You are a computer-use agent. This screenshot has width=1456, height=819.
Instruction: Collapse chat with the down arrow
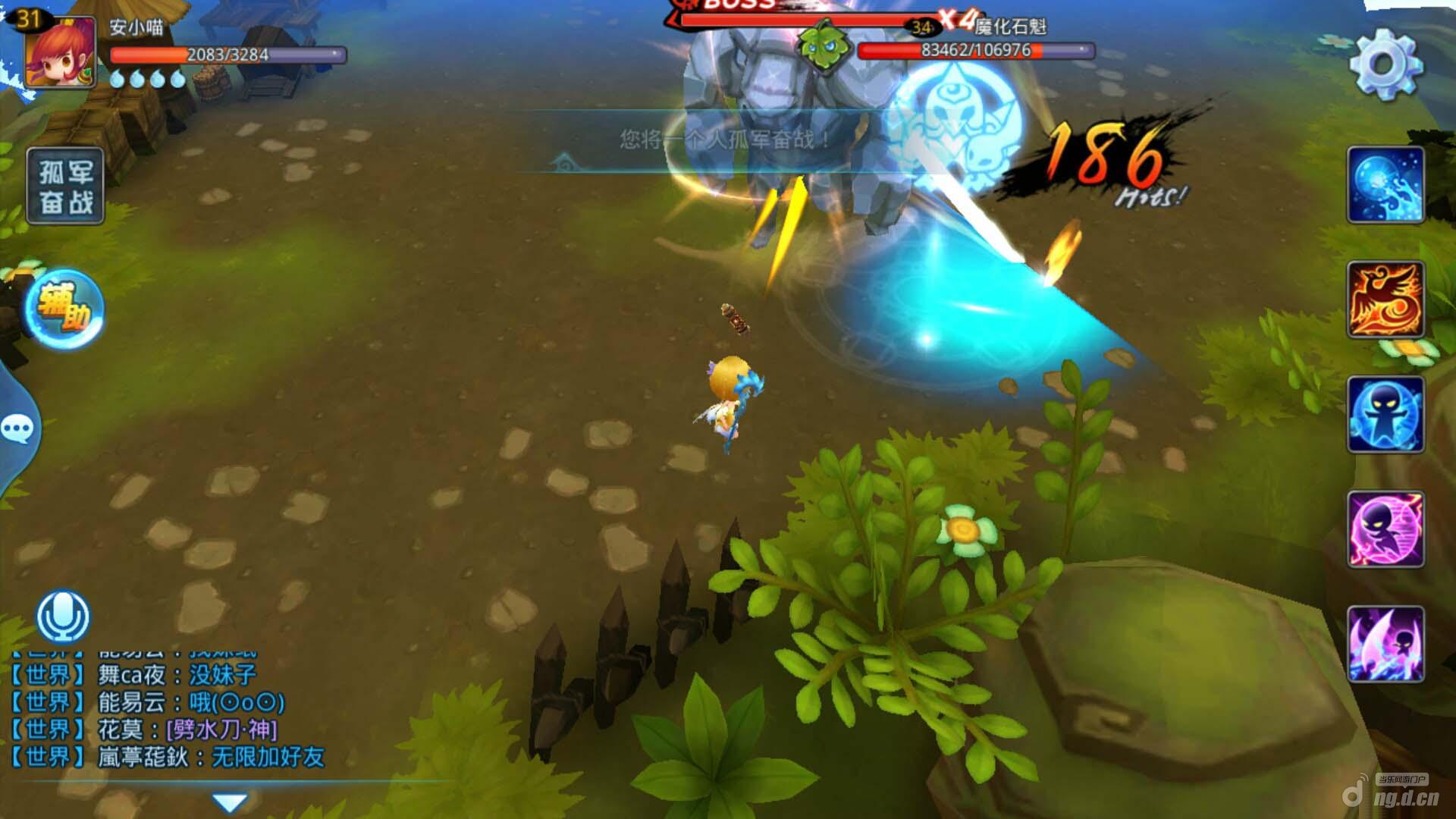pyautogui.click(x=230, y=802)
